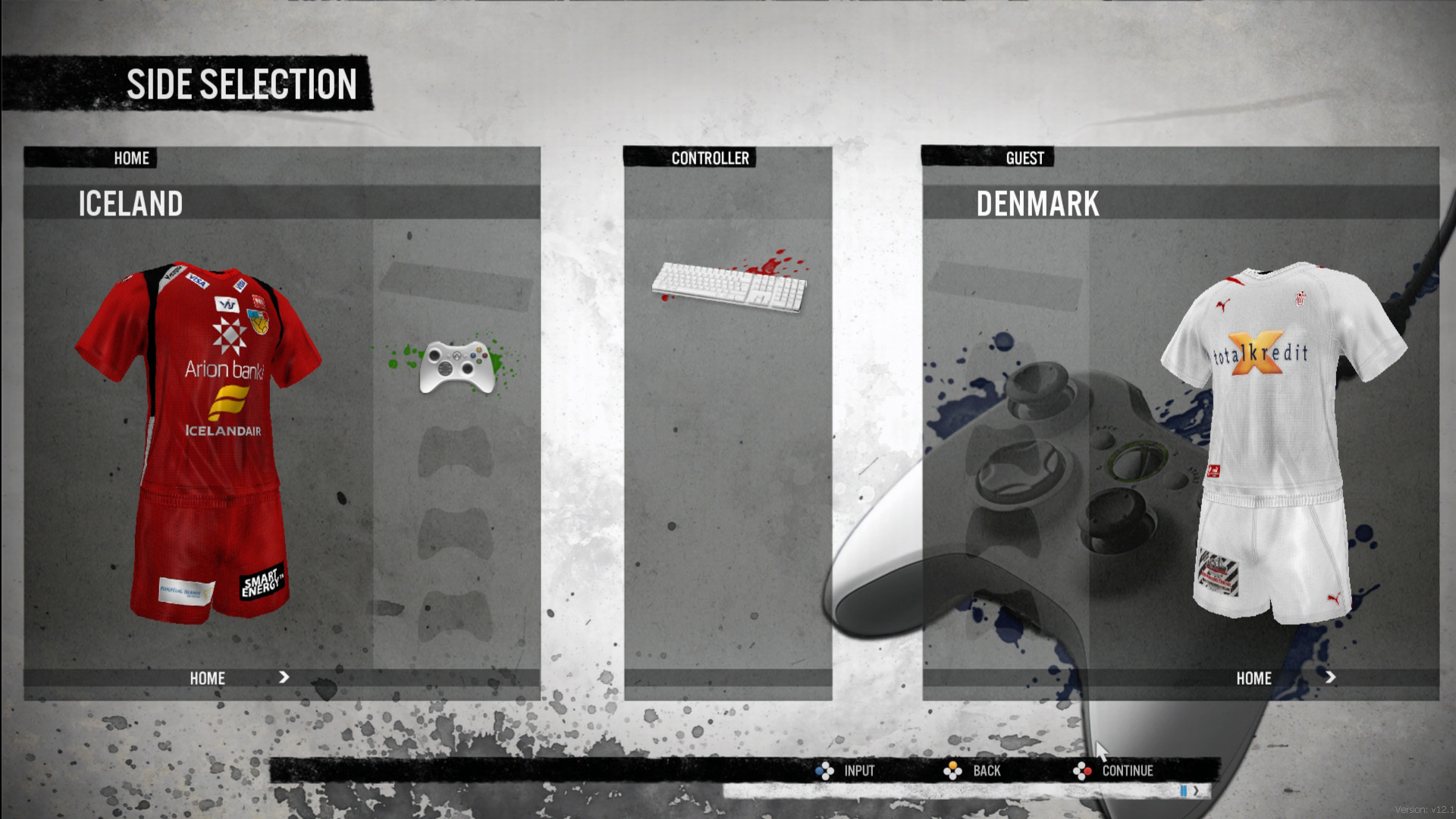Pick the gamepad assigned to Iceland

point(455,367)
